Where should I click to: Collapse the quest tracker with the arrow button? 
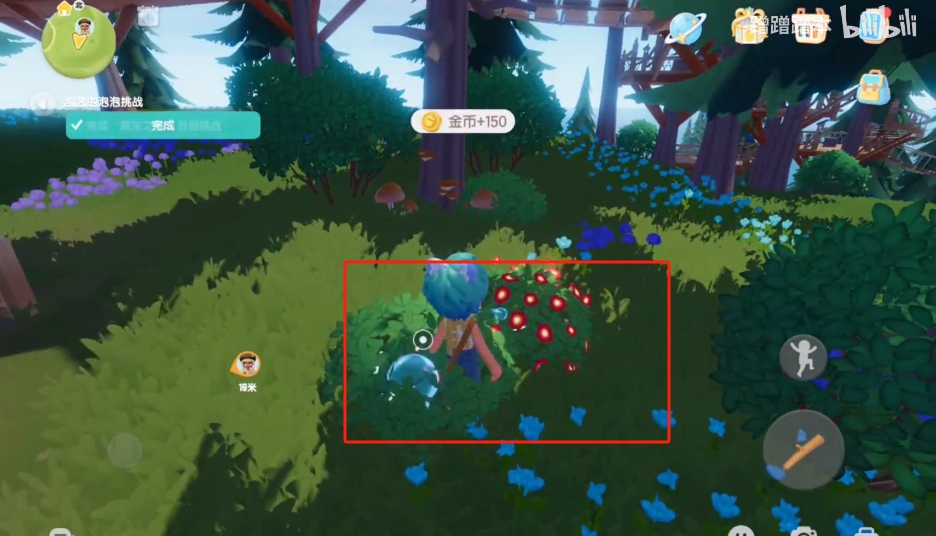[x=42, y=102]
